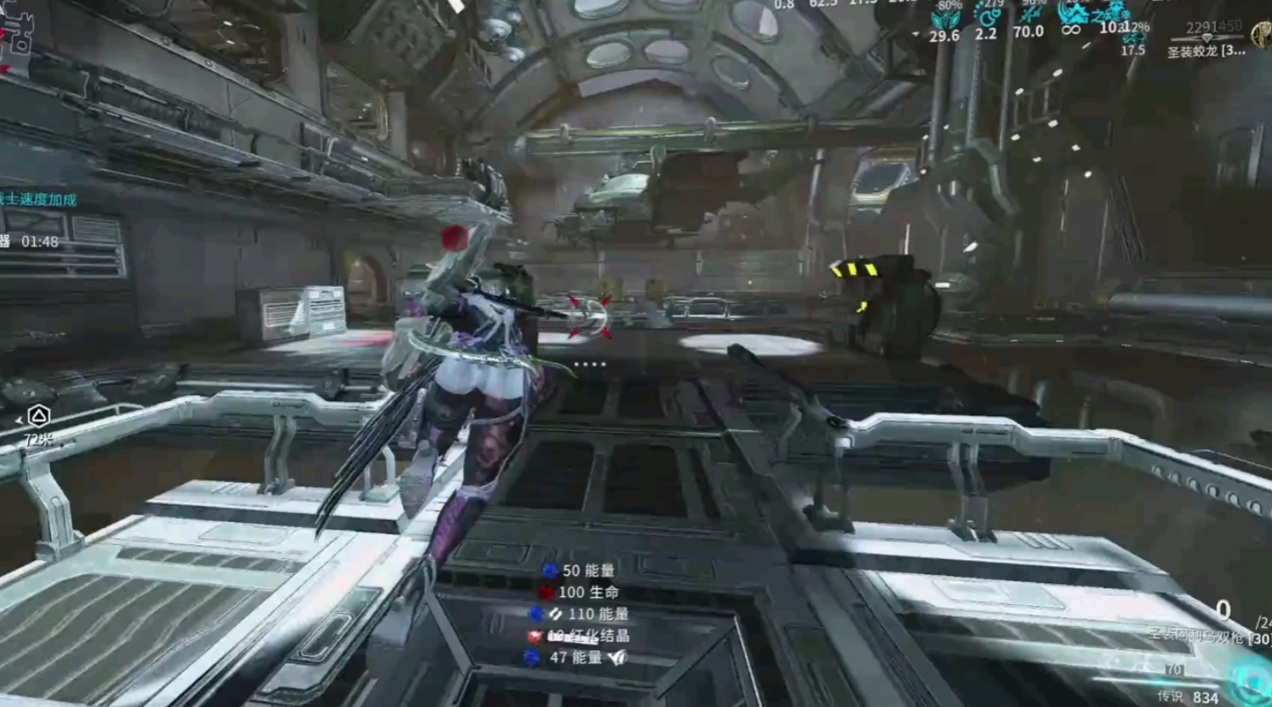Click the crescent buff icon with infinity timer

pos(1073,13)
